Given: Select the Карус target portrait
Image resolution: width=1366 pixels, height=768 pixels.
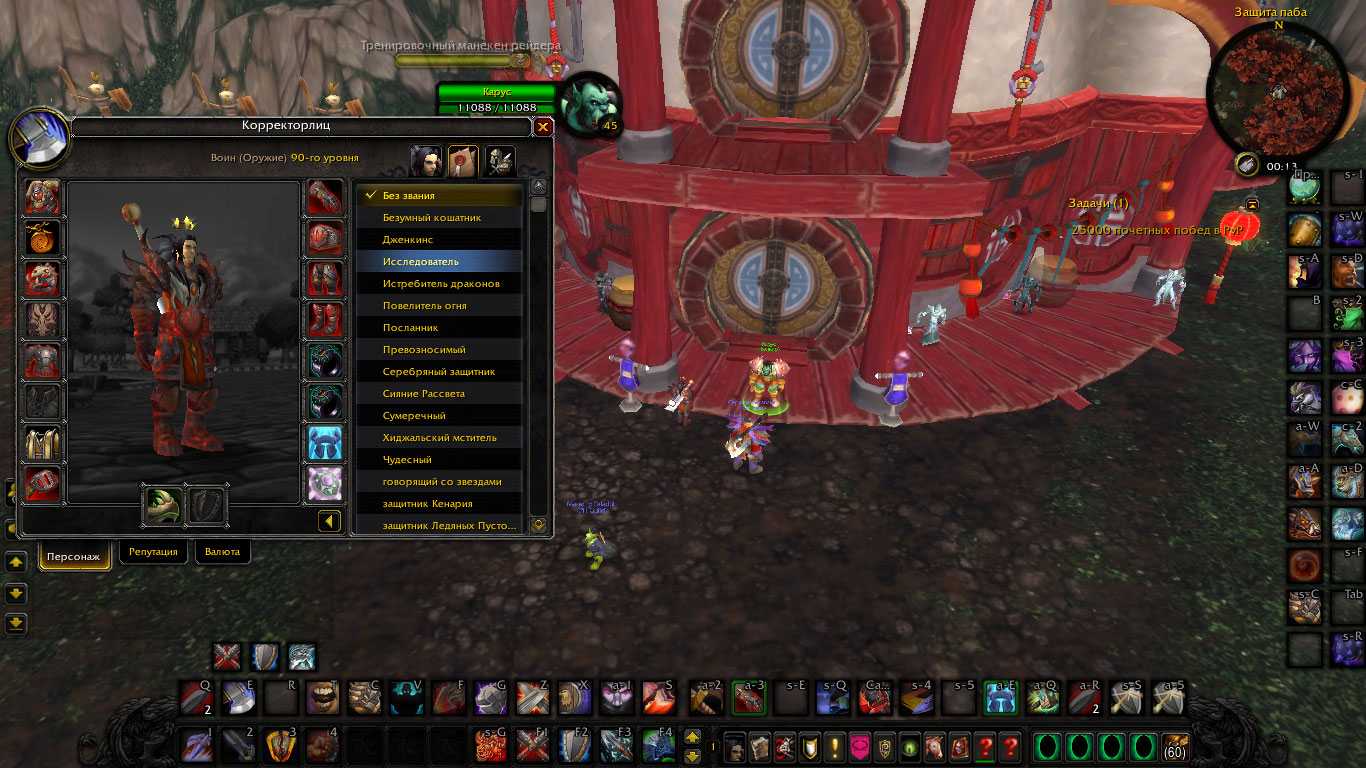Looking at the screenshot, I should pyautogui.click(x=590, y=103).
